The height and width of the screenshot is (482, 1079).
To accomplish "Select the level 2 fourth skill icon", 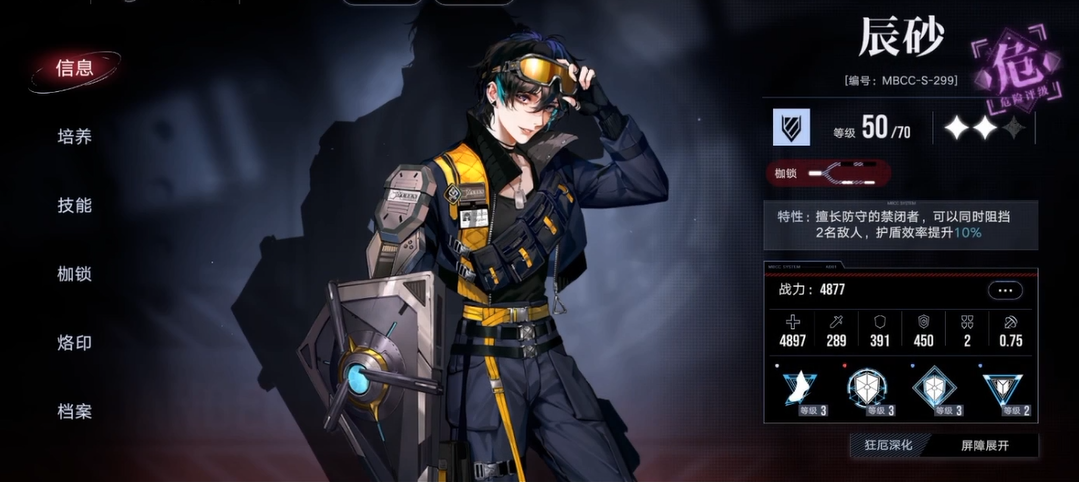I will click(1003, 387).
